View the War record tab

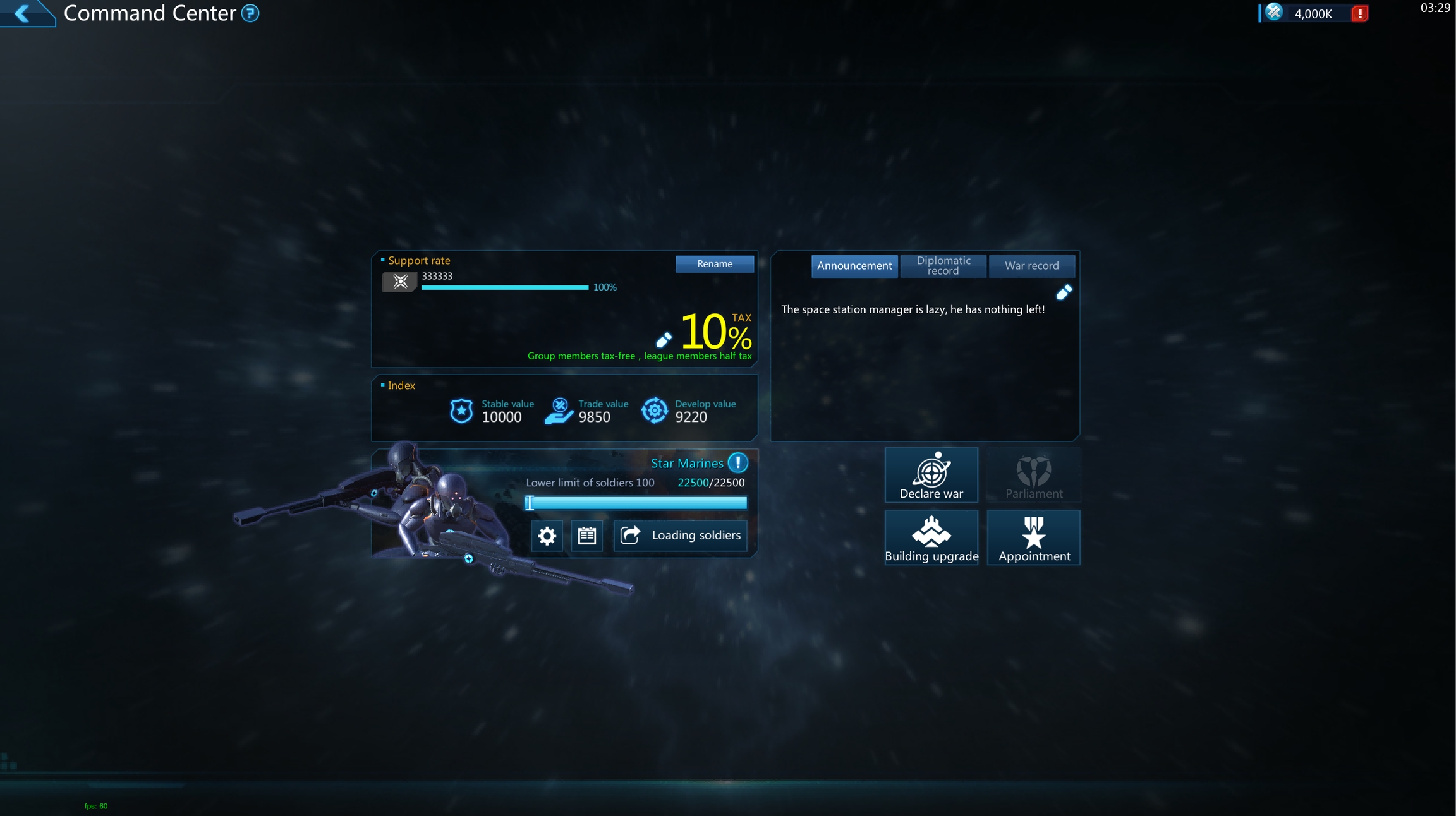pyautogui.click(x=1031, y=266)
